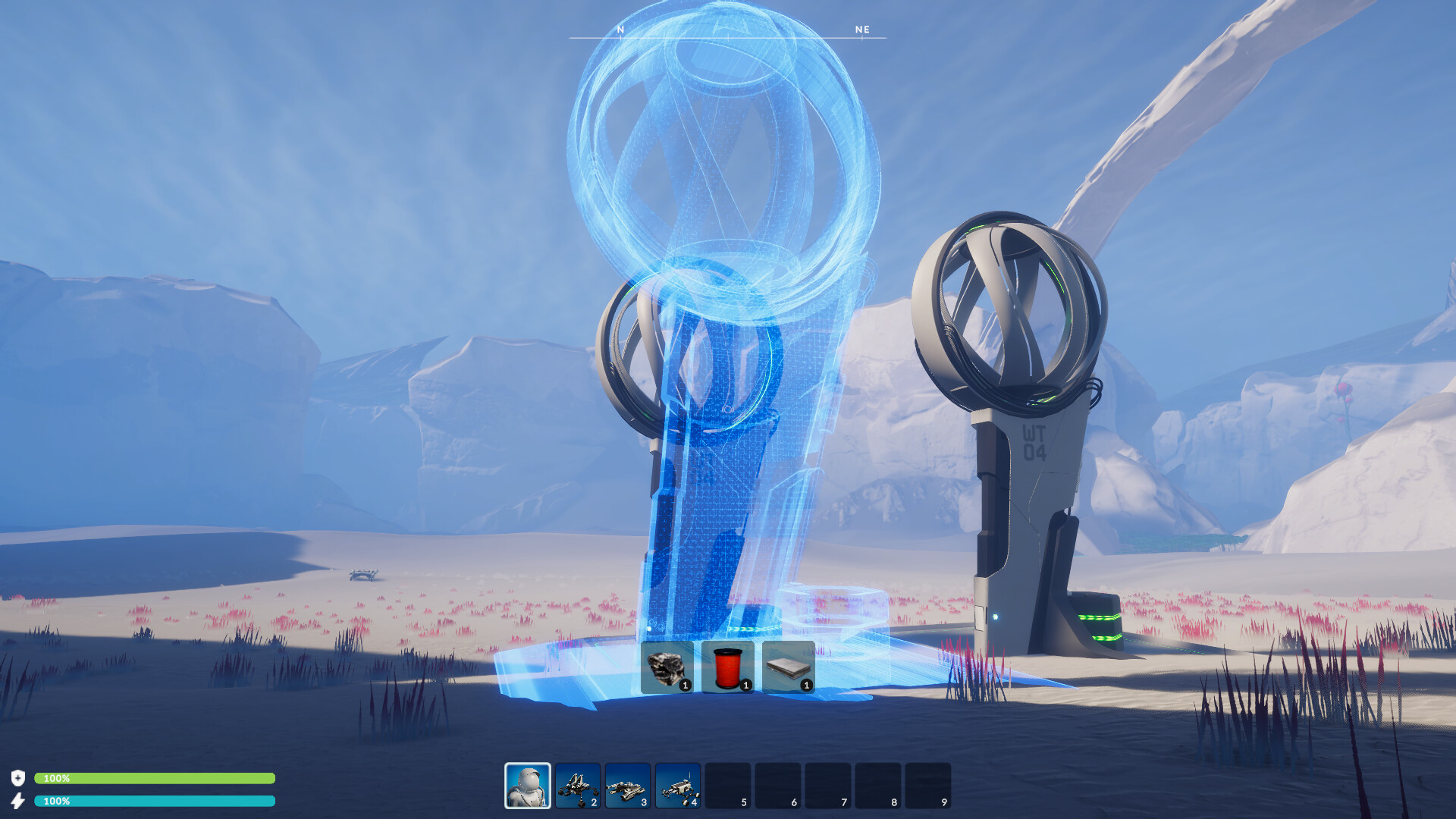Select empty hotbar slot 5

point(727,784)
